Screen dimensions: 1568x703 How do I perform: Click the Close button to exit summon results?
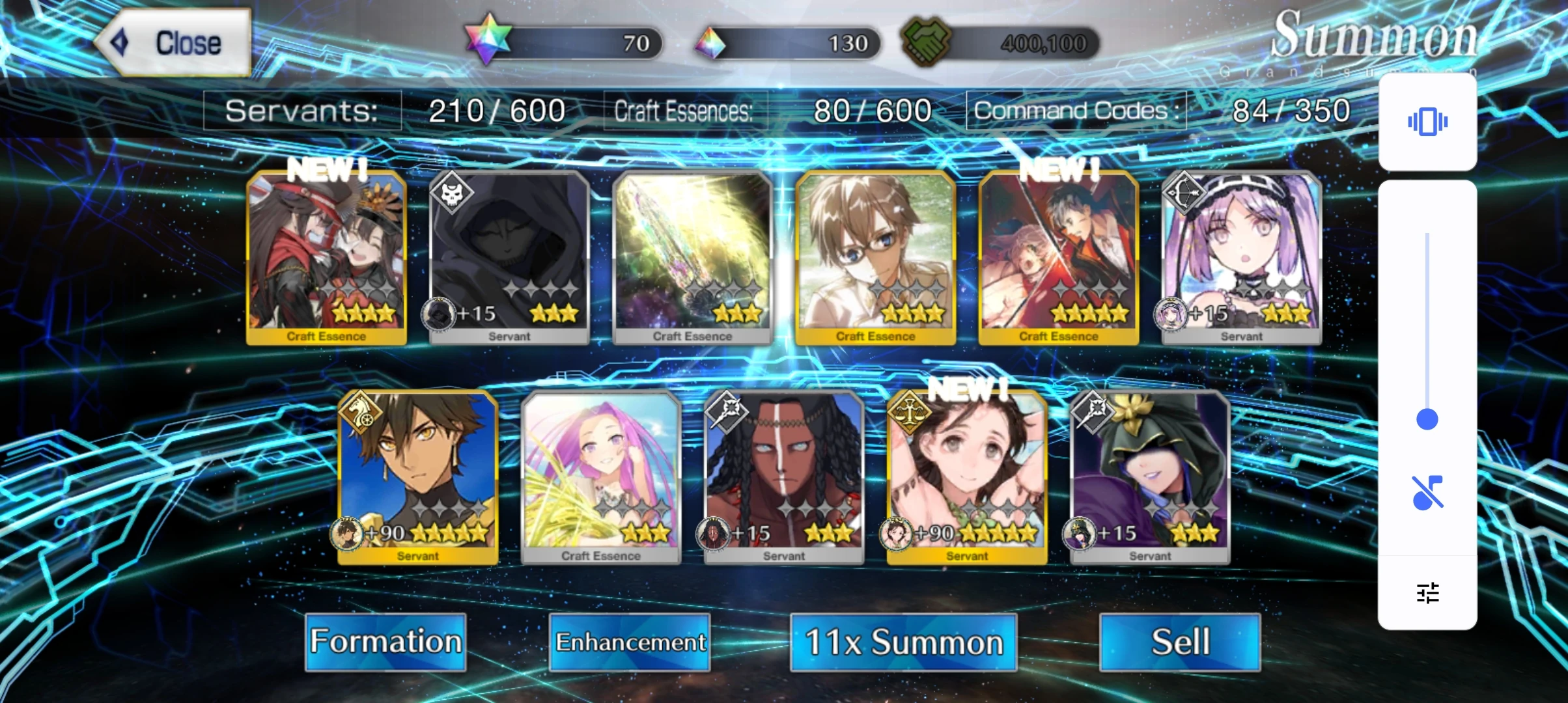(176, 43)
